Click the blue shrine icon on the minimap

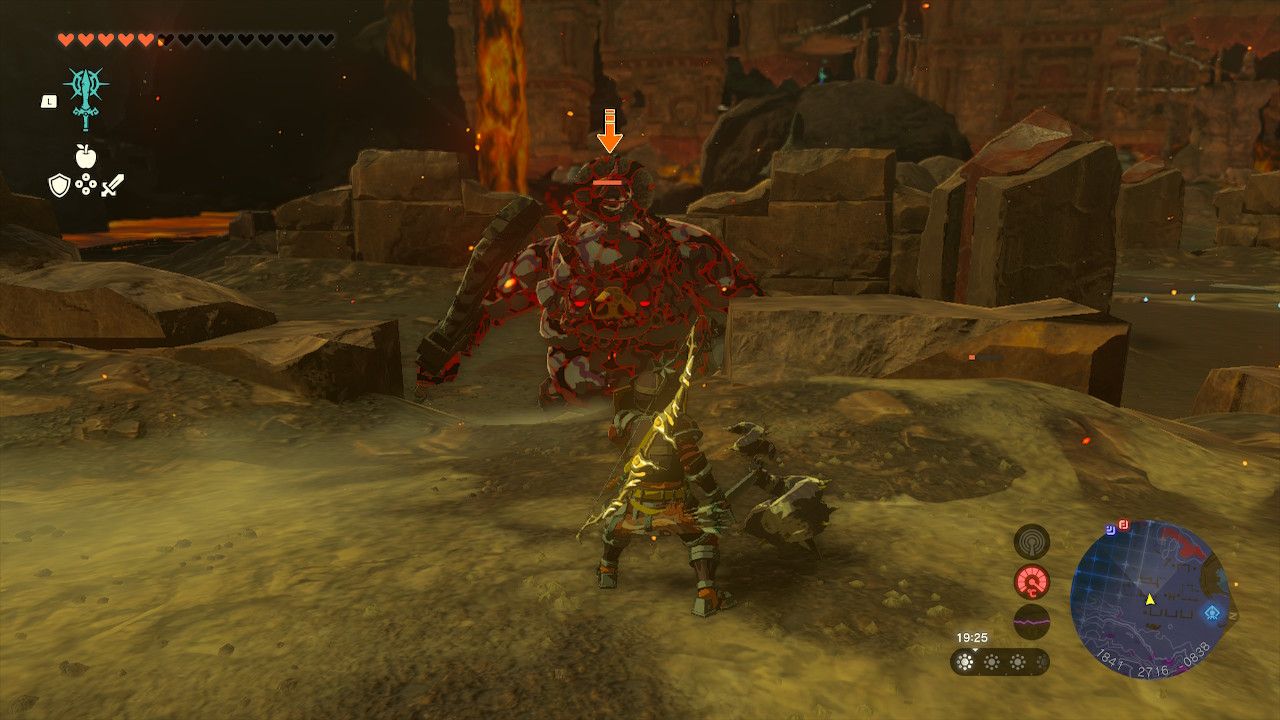coord(1211,611)
